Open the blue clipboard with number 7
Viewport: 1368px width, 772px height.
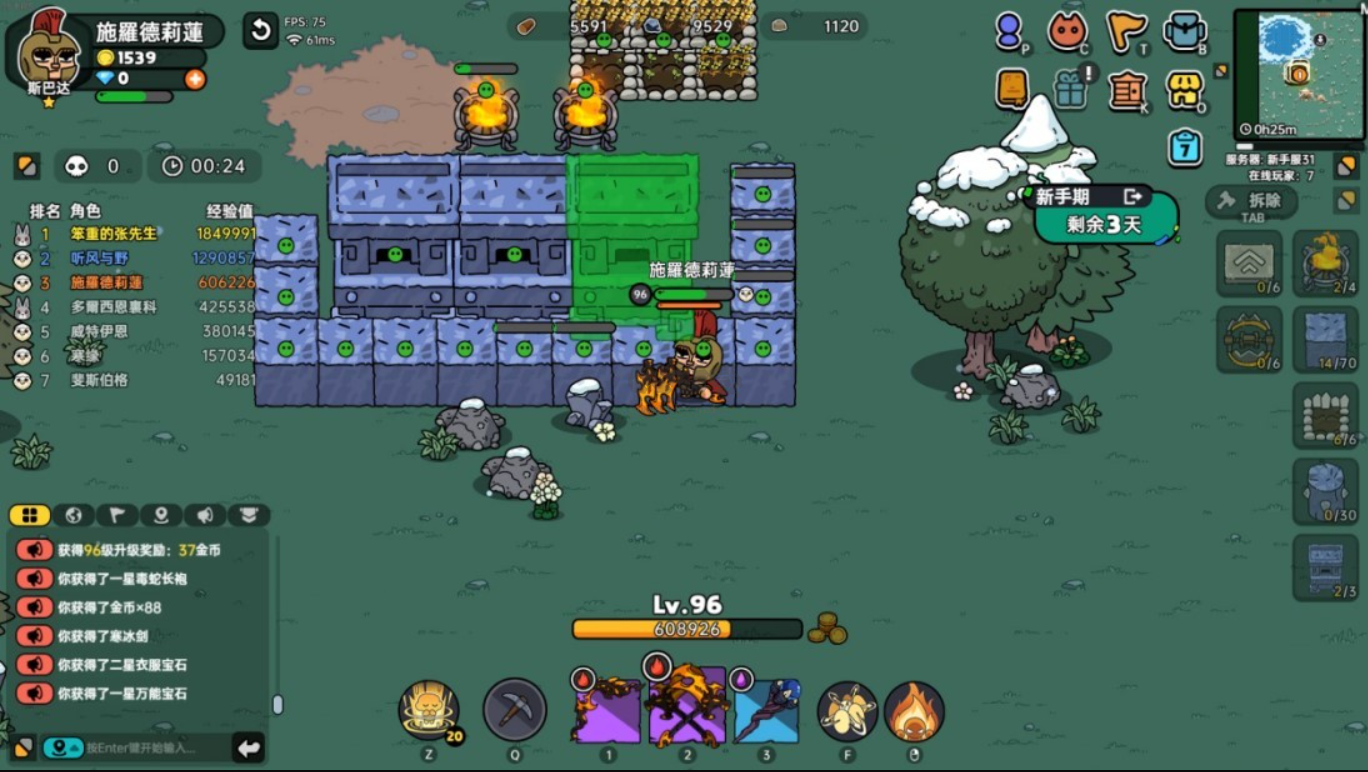click(1185, 148)
